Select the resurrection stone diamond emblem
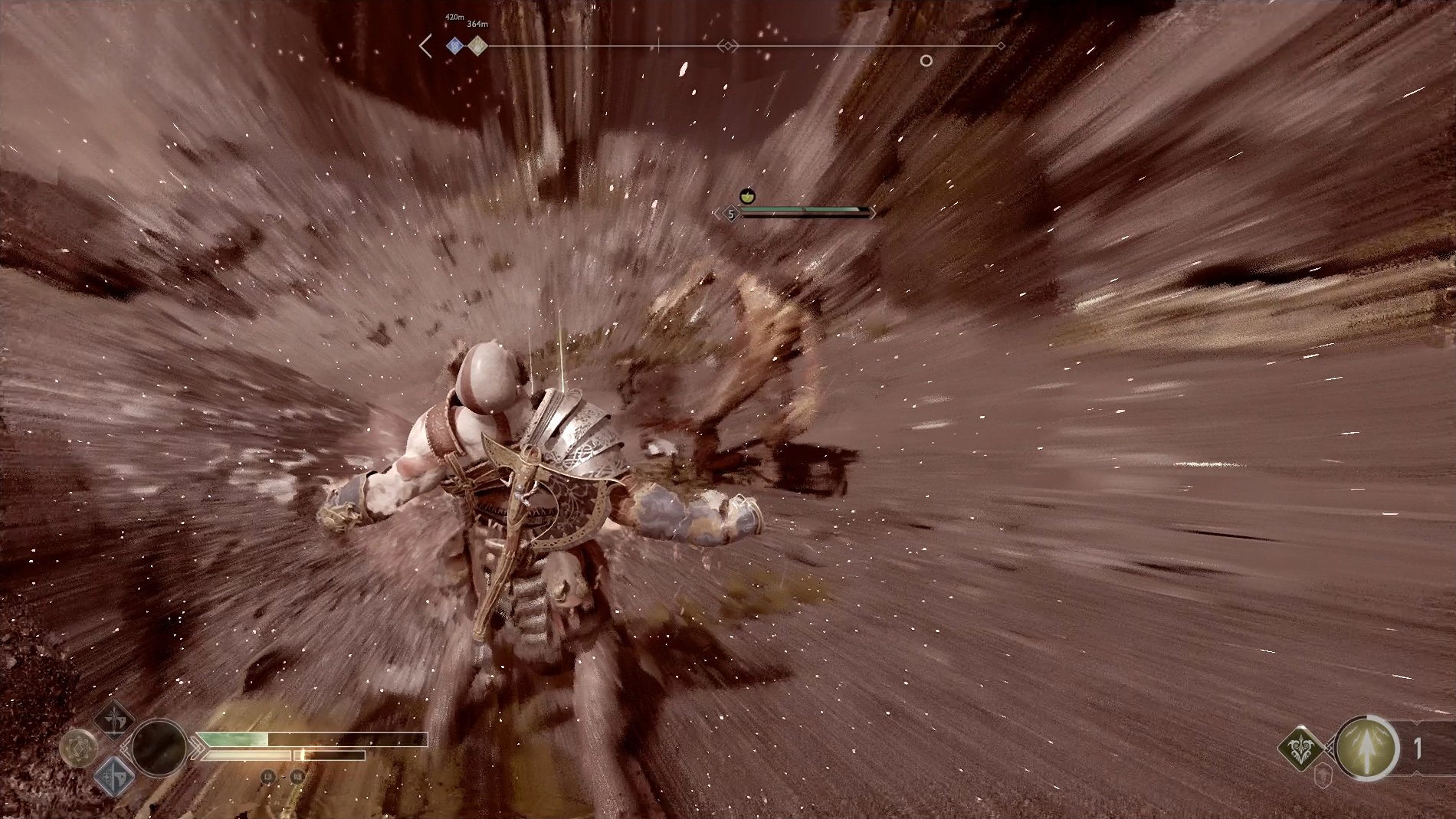 [x=1300, y=748]
